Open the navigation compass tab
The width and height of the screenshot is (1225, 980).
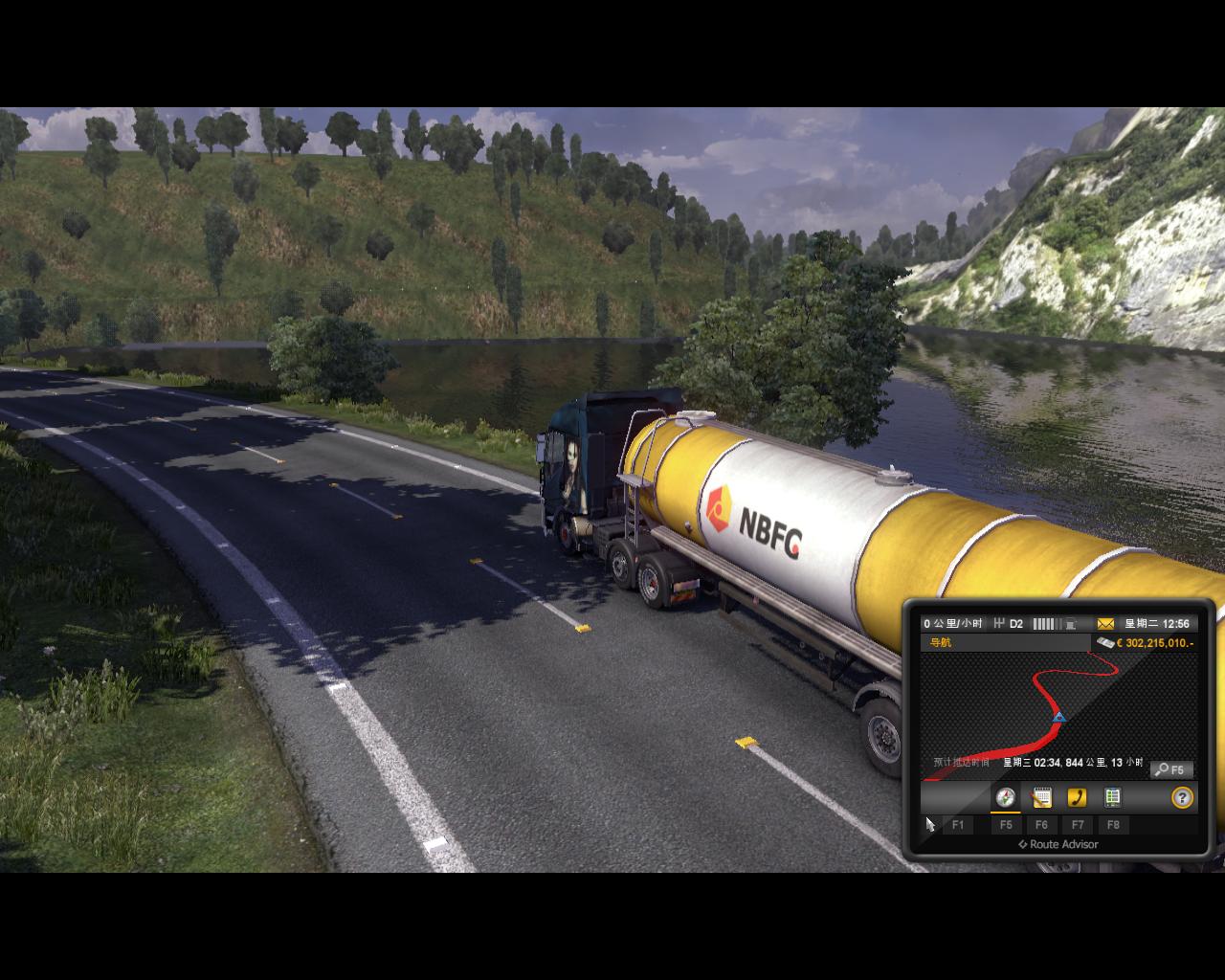[x=1005, y=797]
